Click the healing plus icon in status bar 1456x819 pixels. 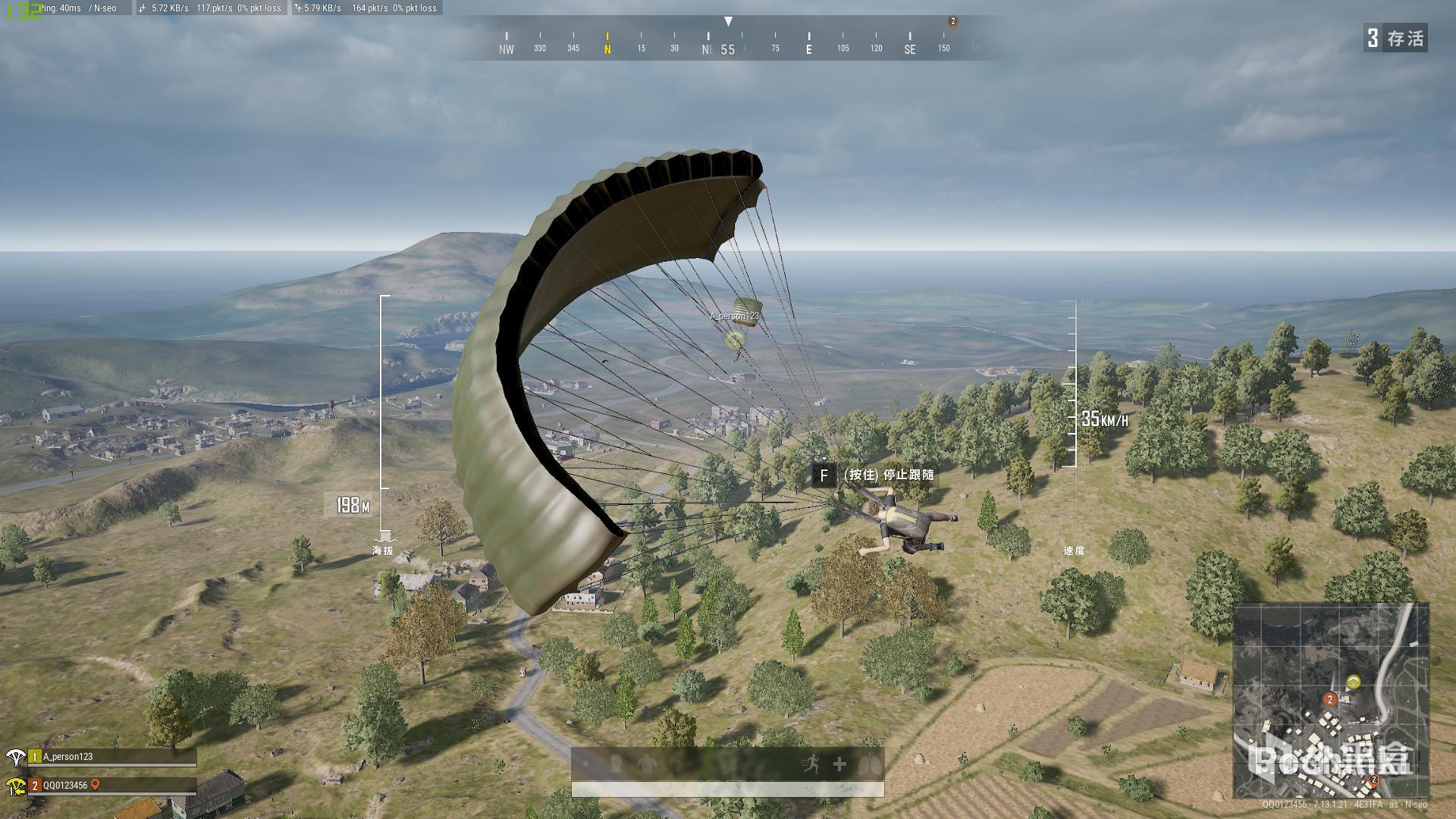[x=839, y=764]
